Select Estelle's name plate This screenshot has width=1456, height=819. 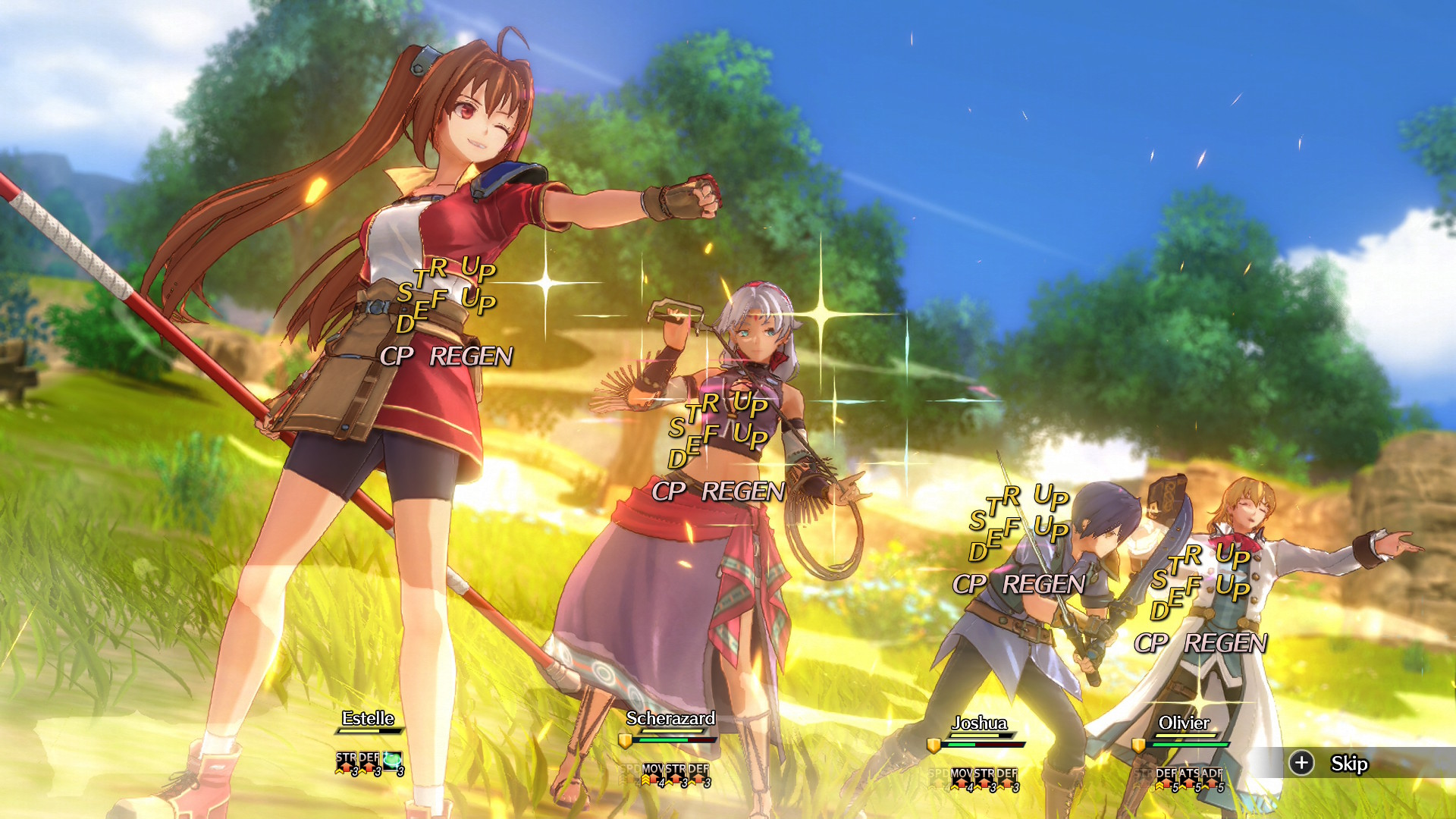[368, 718]
